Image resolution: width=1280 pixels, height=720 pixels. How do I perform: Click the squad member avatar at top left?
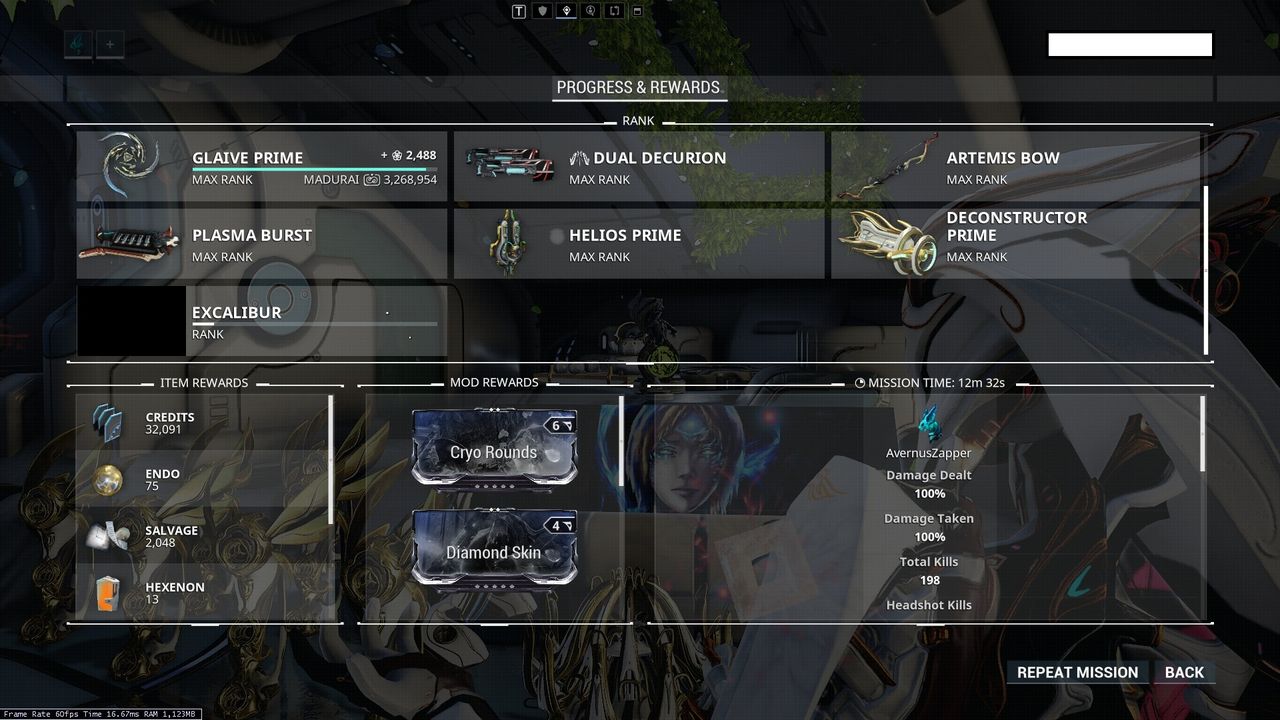(76, 43)
